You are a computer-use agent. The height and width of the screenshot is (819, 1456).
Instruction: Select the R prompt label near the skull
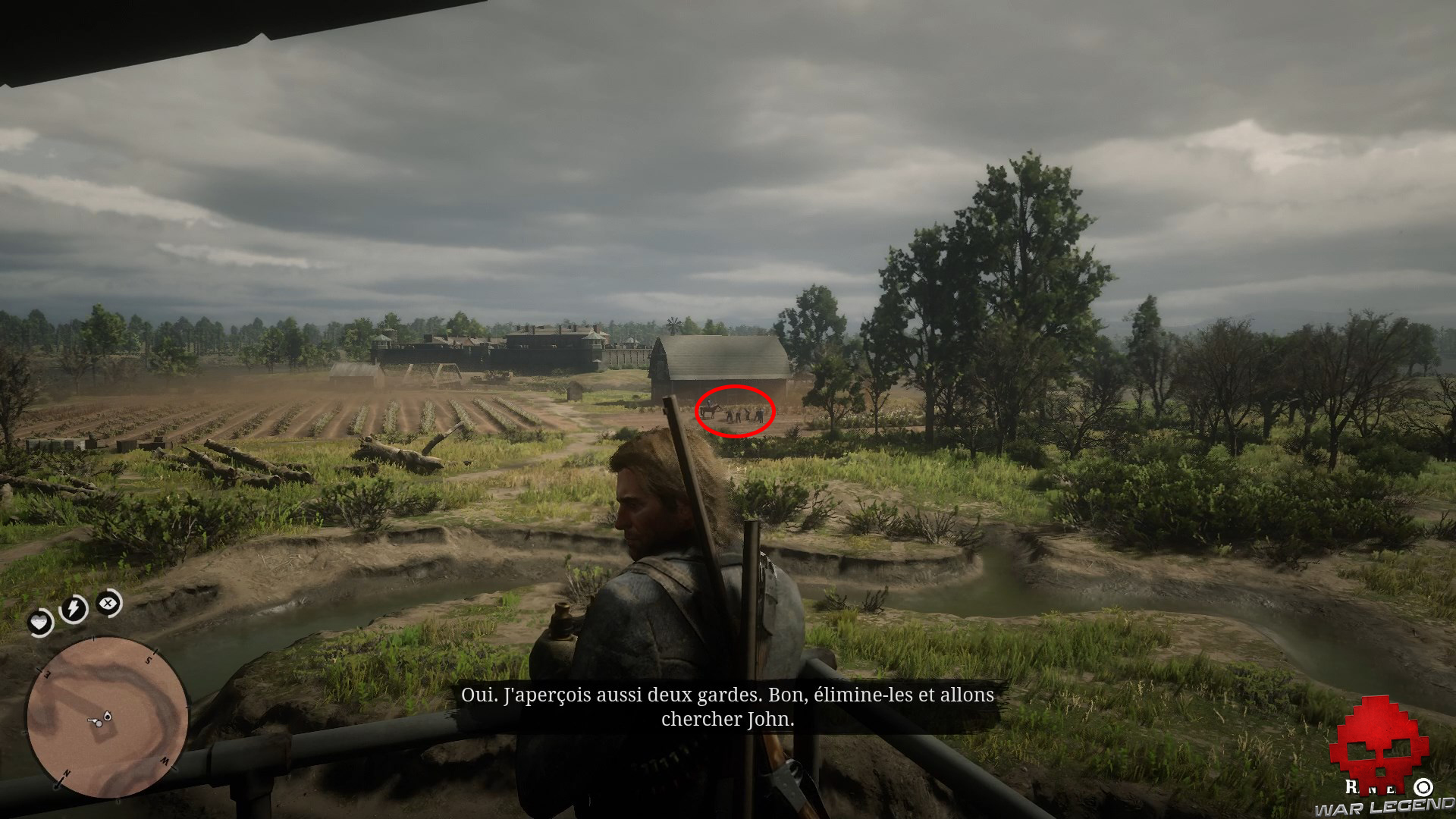[1349, 786]
